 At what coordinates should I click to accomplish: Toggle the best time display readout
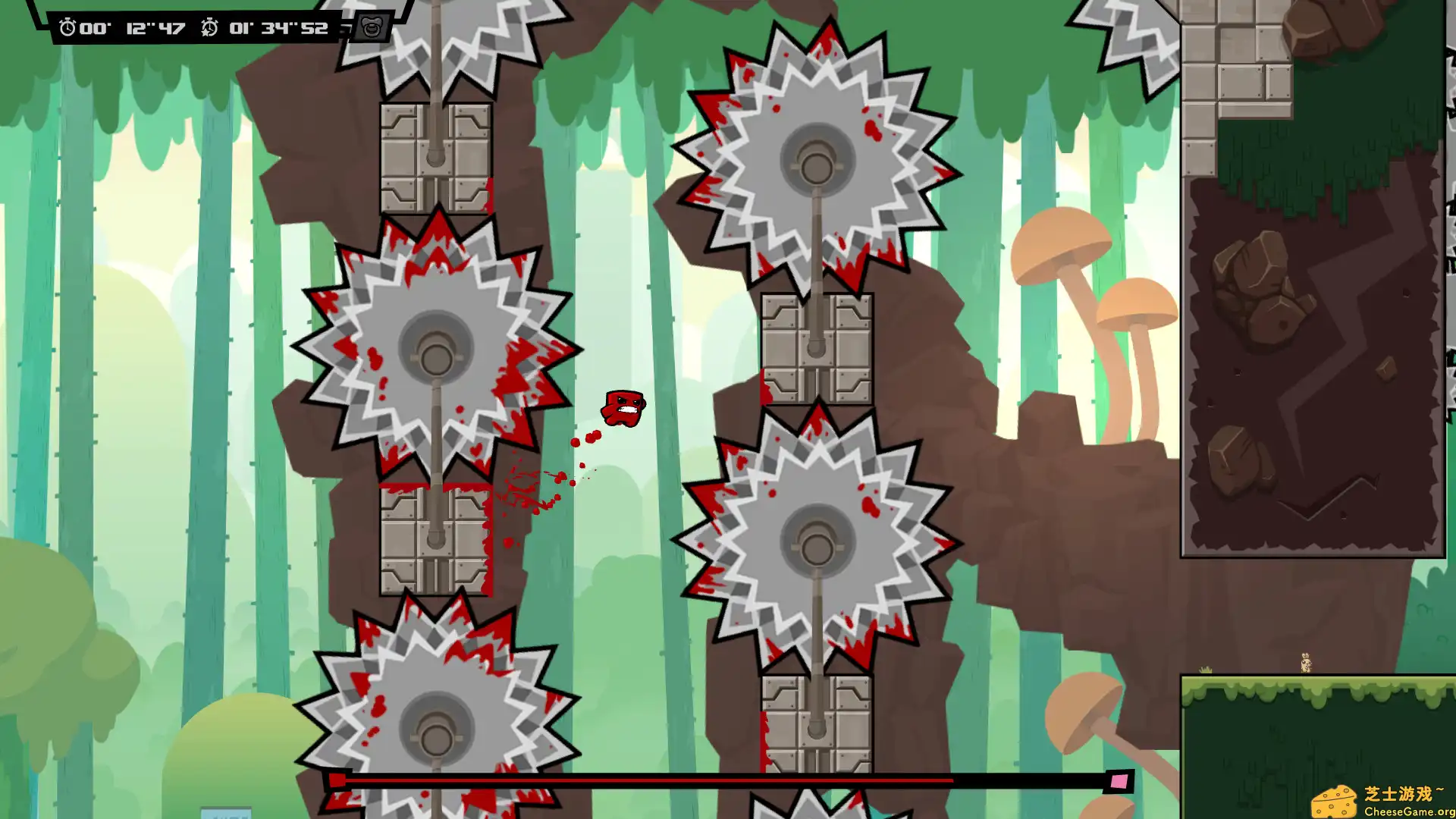coord(277,29)
